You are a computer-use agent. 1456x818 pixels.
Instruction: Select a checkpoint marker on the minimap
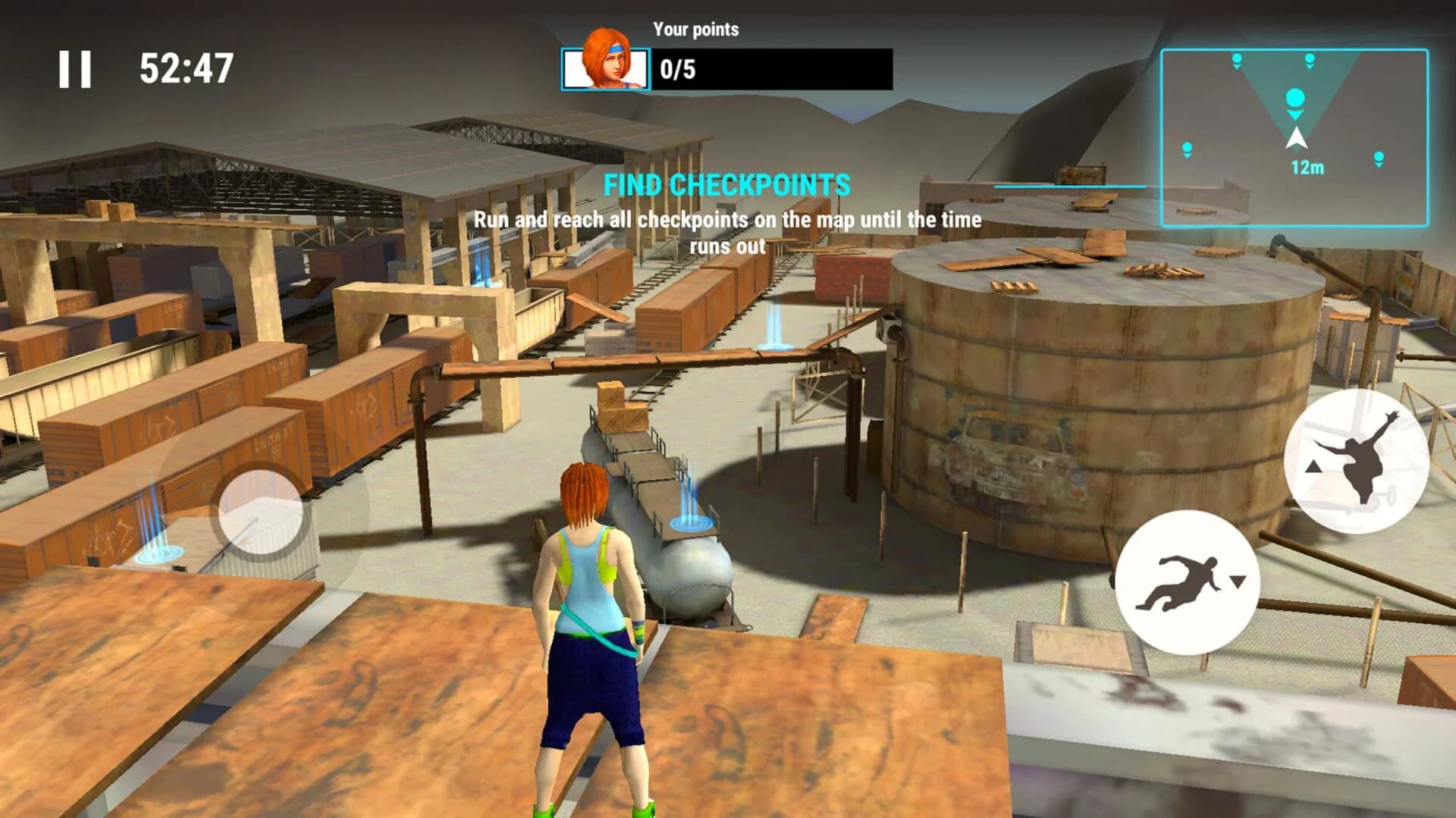[1294, 99]
